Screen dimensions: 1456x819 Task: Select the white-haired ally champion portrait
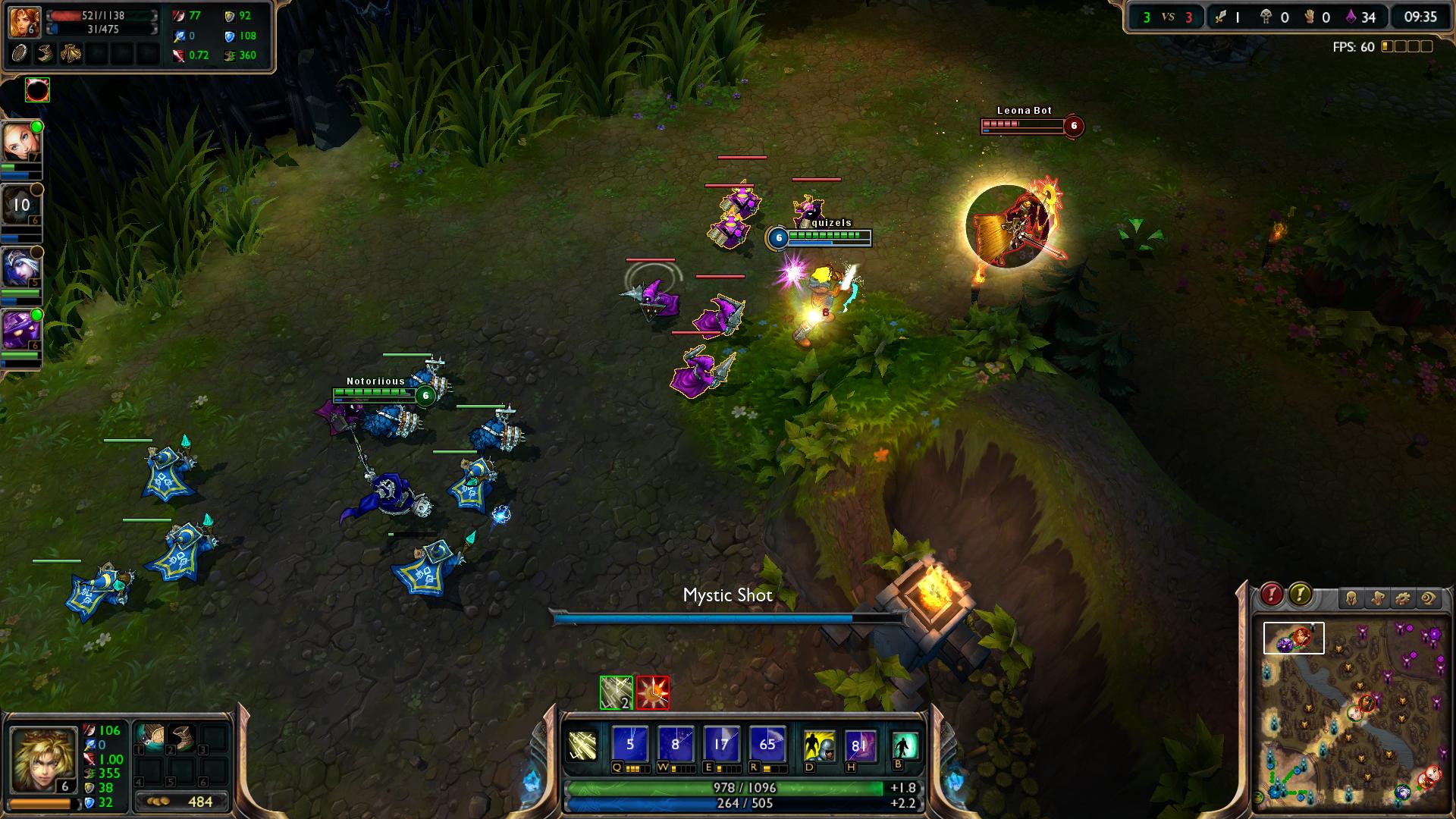(20, 267)
